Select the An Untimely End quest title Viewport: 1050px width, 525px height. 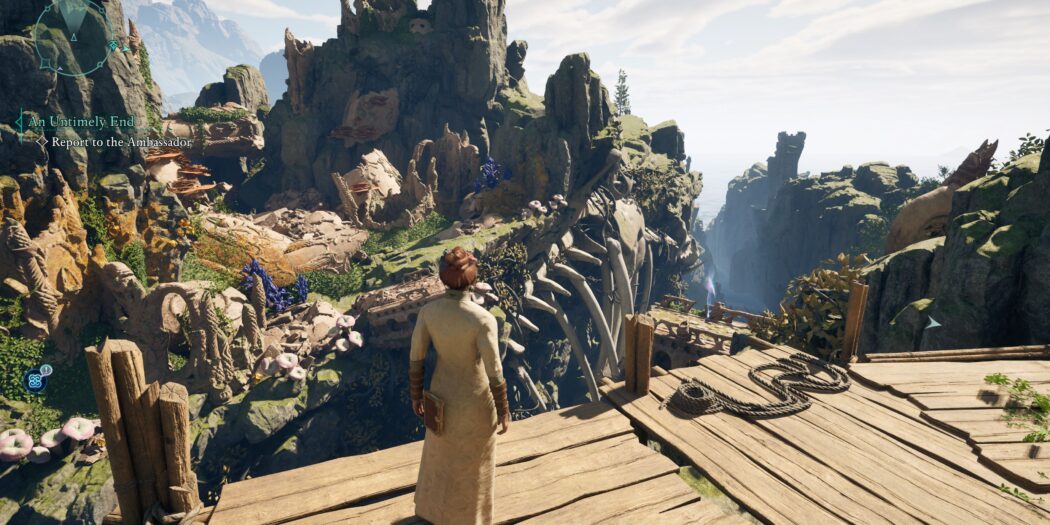(78, 122)
